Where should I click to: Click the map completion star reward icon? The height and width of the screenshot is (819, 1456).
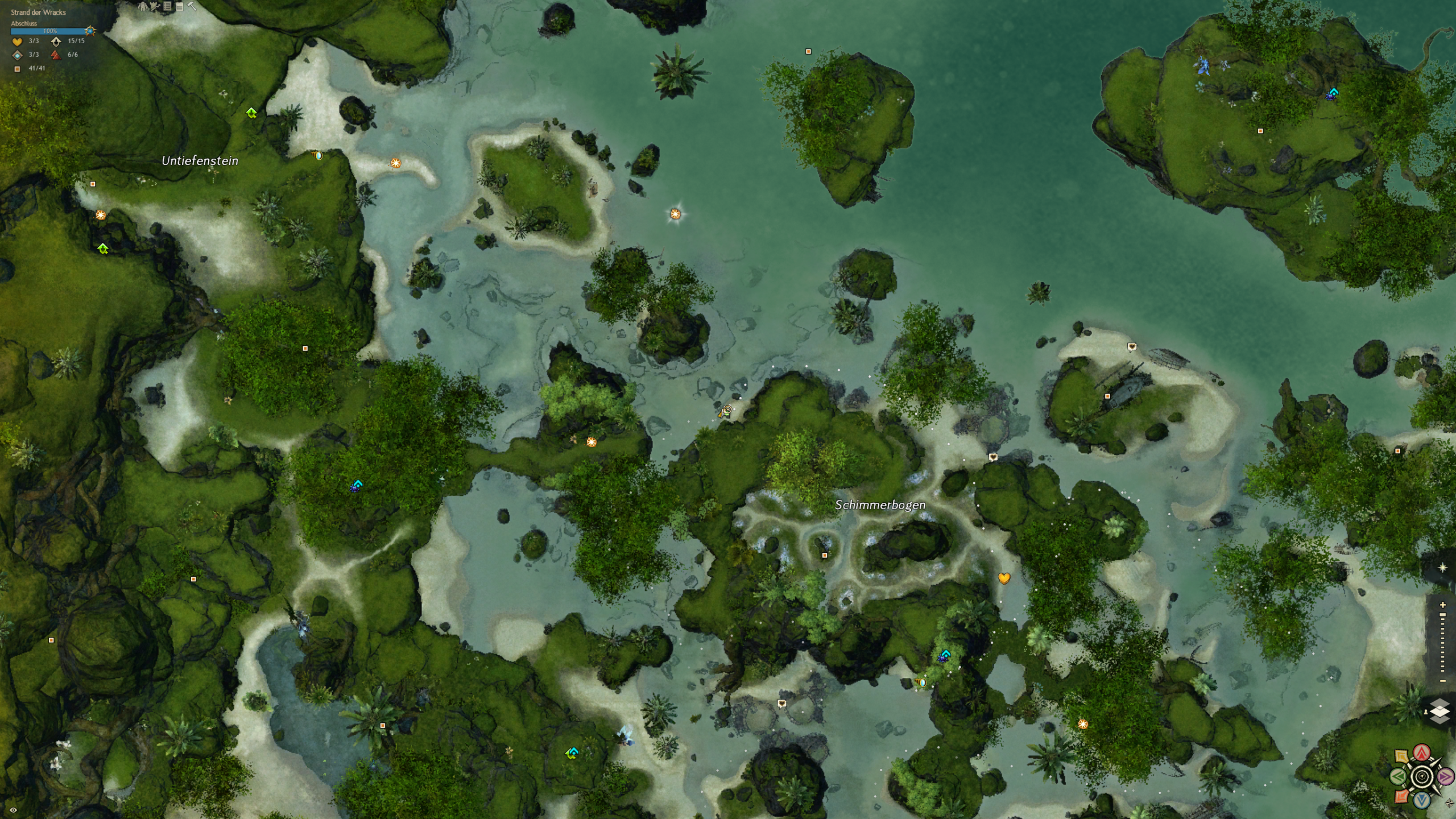(x=90, y=31)
